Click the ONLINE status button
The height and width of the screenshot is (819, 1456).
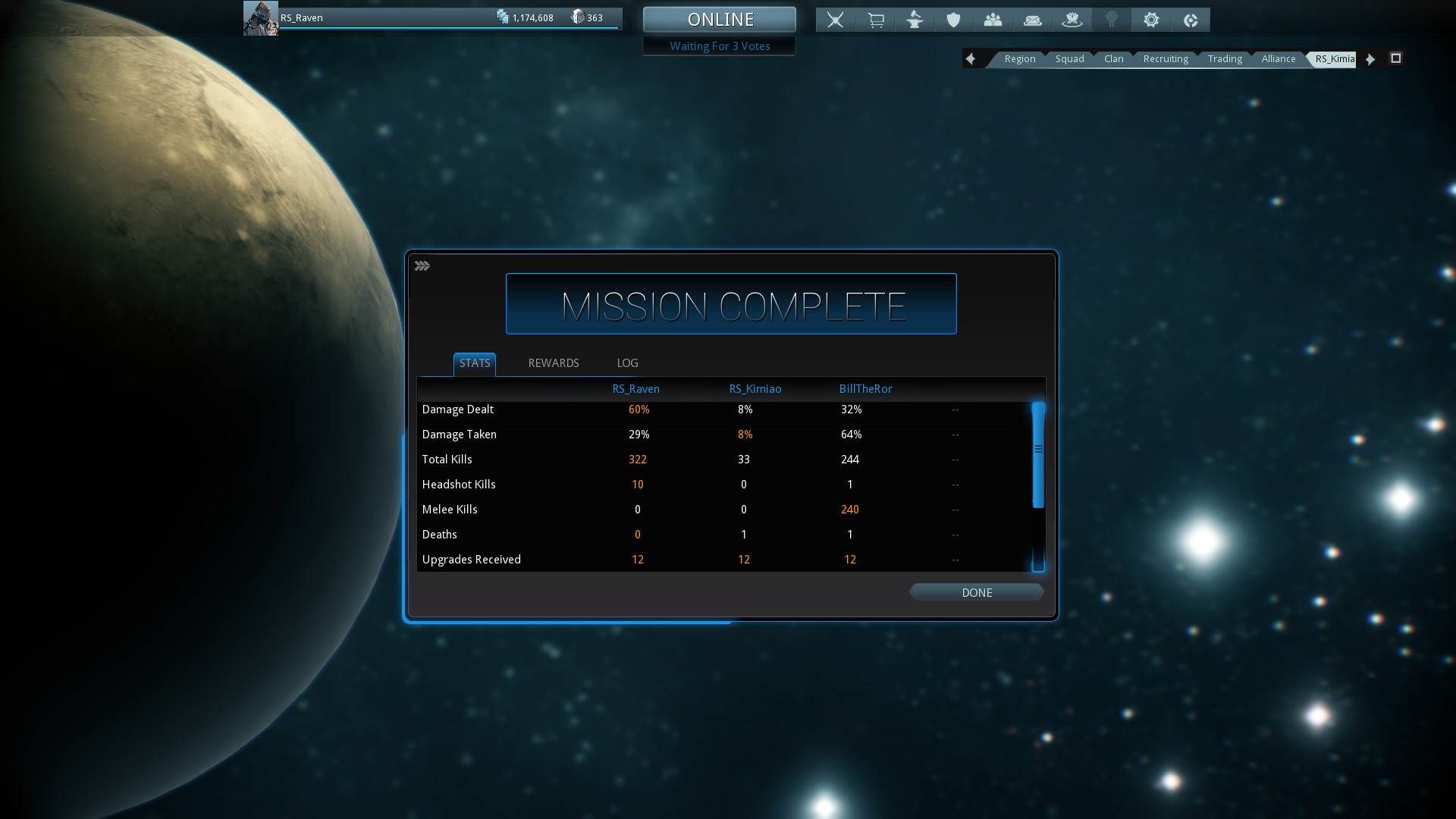[x=720, y=19]
